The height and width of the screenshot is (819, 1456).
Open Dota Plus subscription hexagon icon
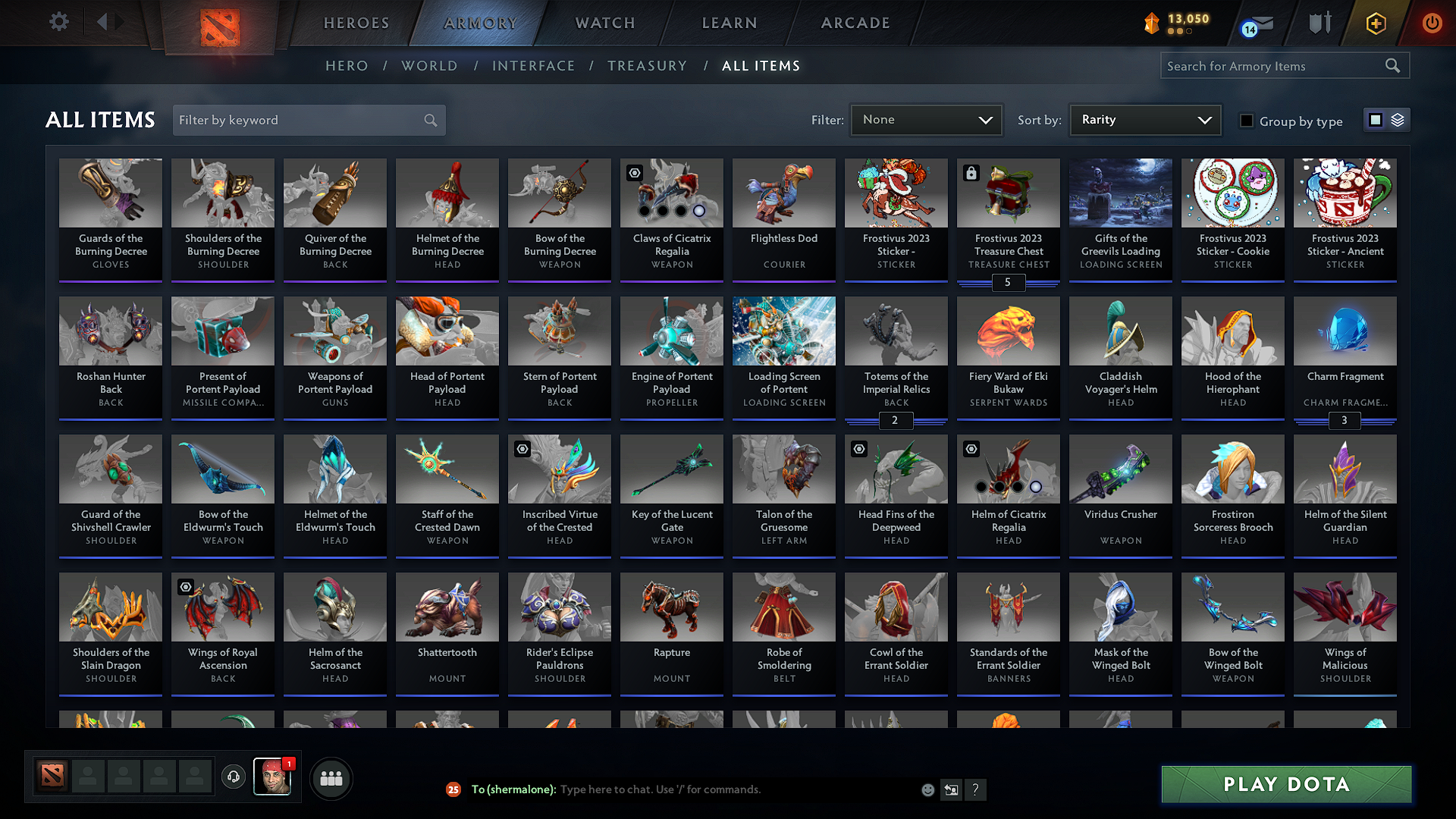pyautogui.click(x=1375, y=24)
